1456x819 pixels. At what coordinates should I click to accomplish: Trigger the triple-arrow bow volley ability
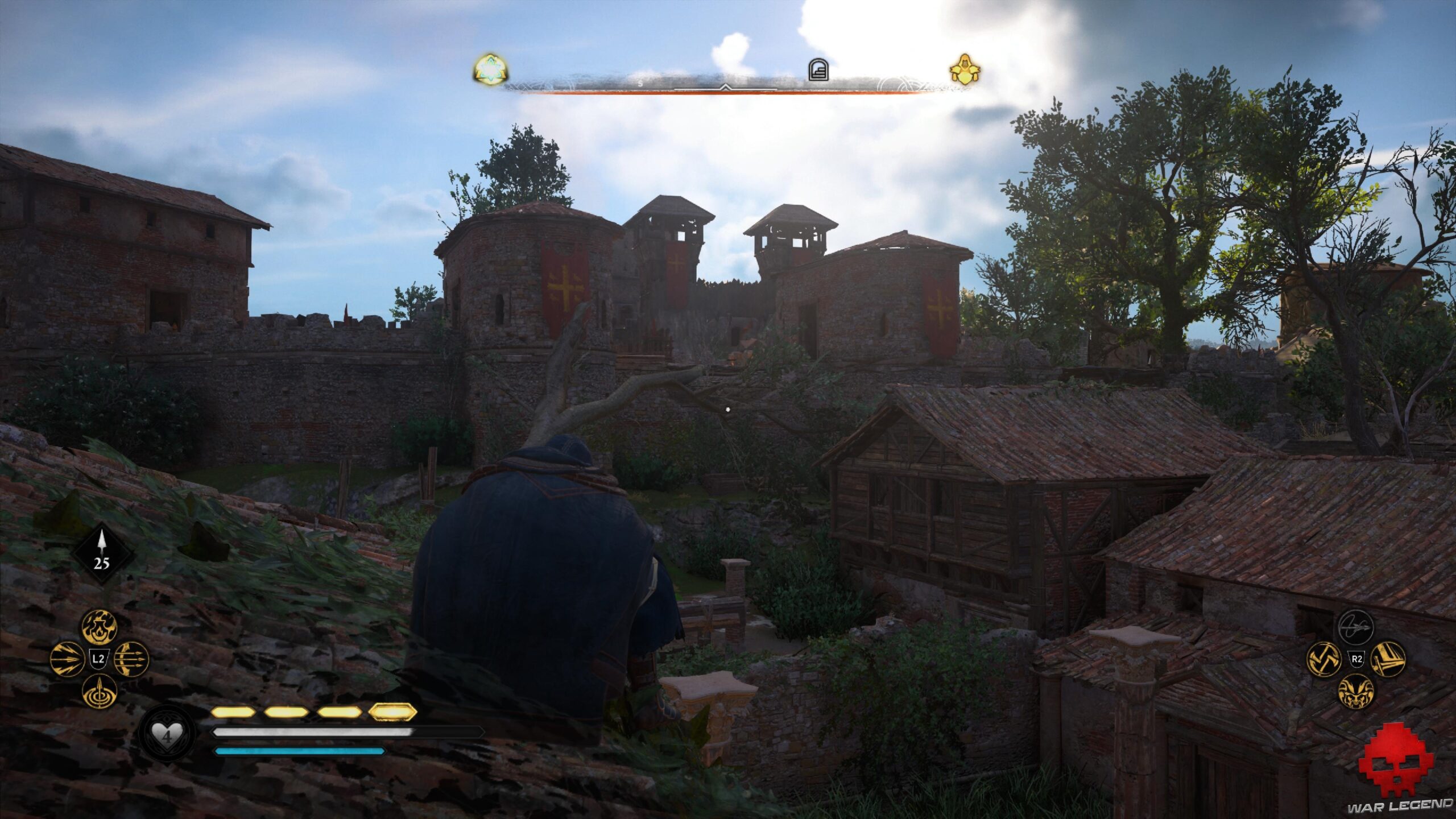tap(131, 659)
